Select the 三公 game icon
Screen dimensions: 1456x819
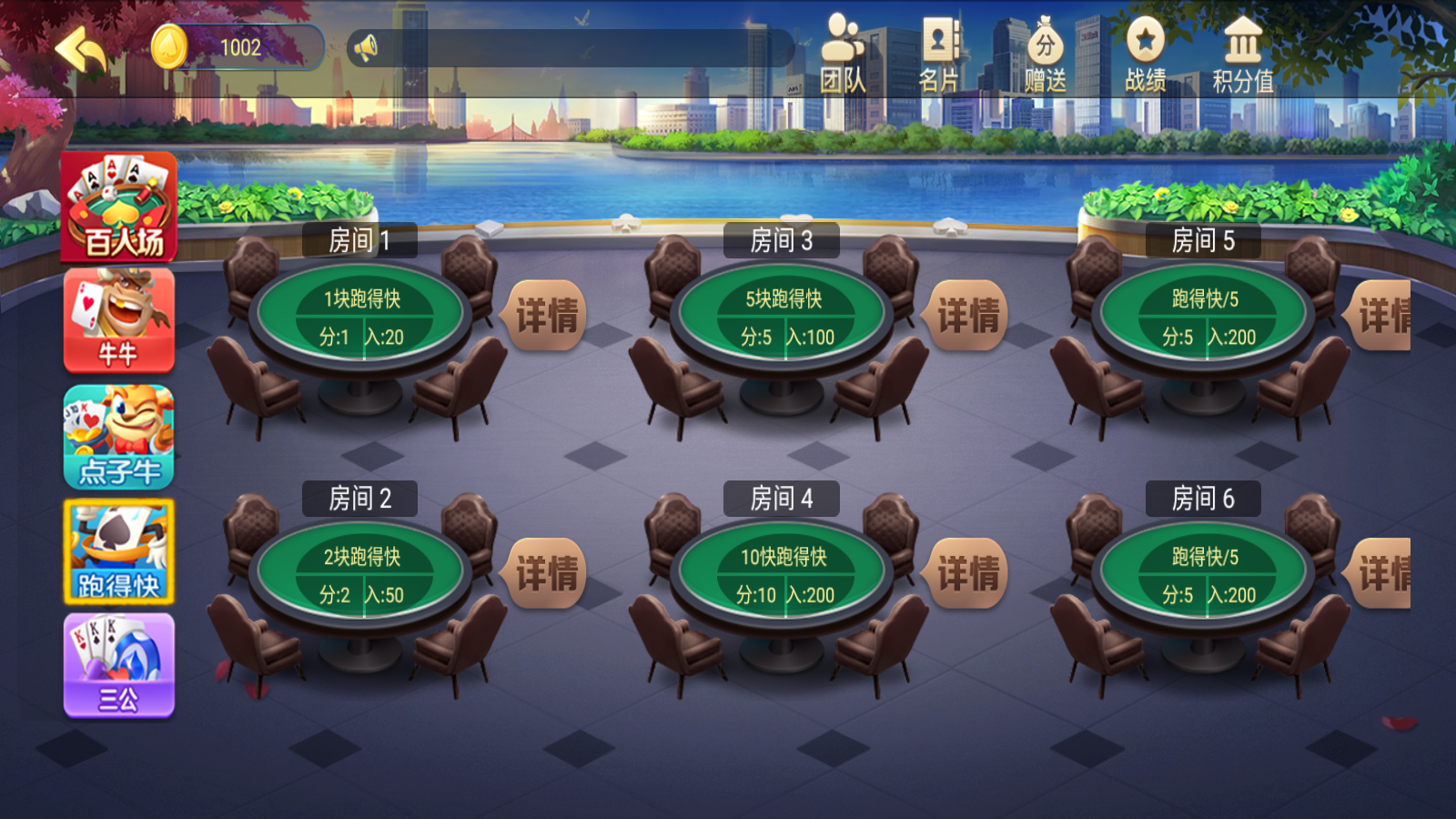click(116, 662)
